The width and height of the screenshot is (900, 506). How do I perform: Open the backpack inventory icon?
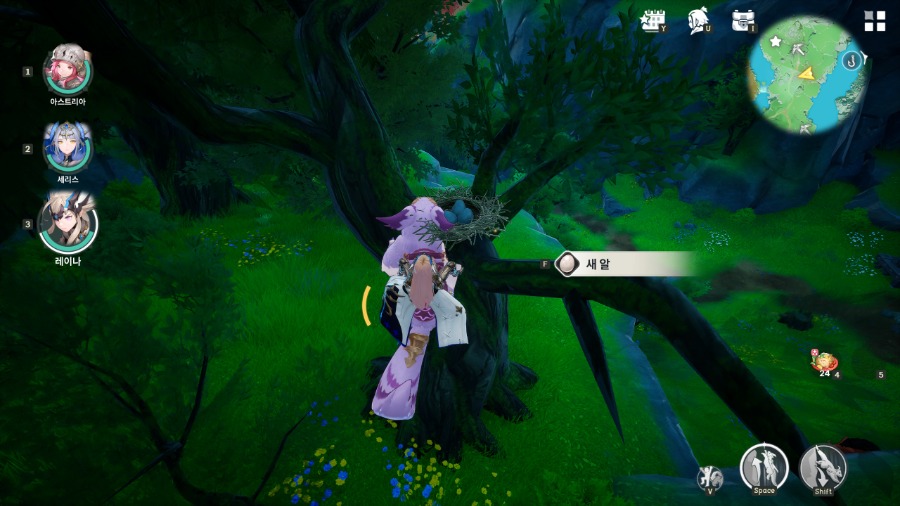pos(742,20)
